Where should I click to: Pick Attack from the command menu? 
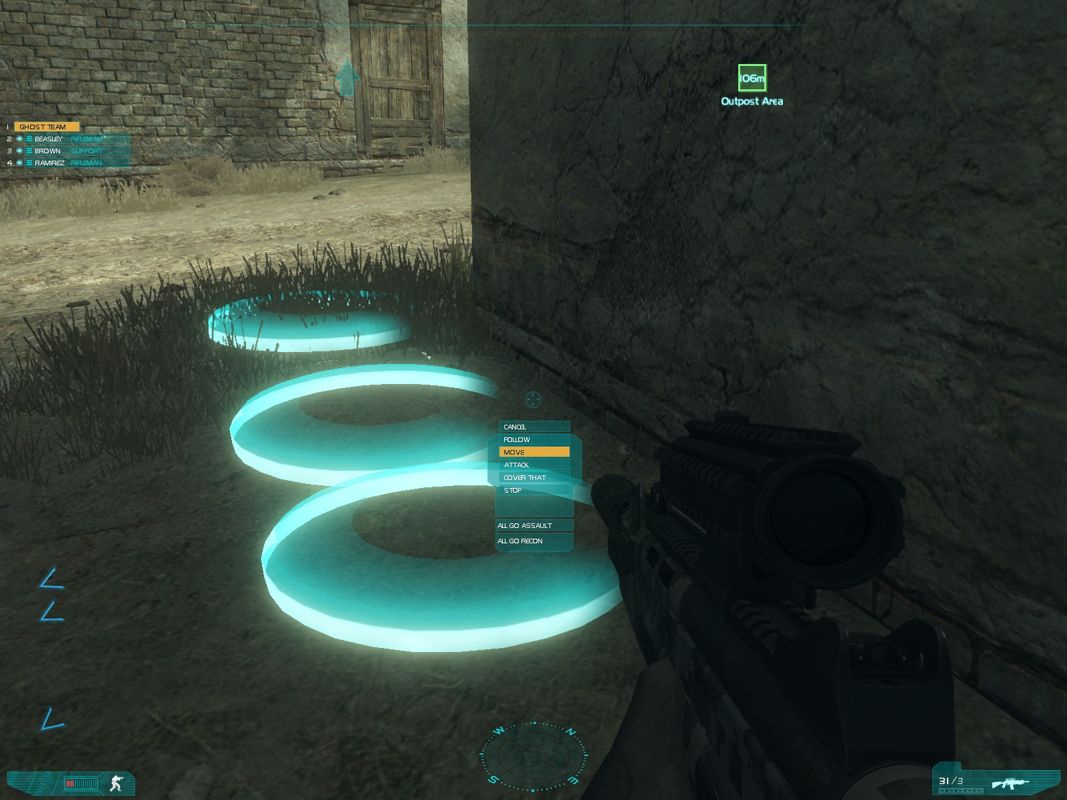tap(534, 465)
